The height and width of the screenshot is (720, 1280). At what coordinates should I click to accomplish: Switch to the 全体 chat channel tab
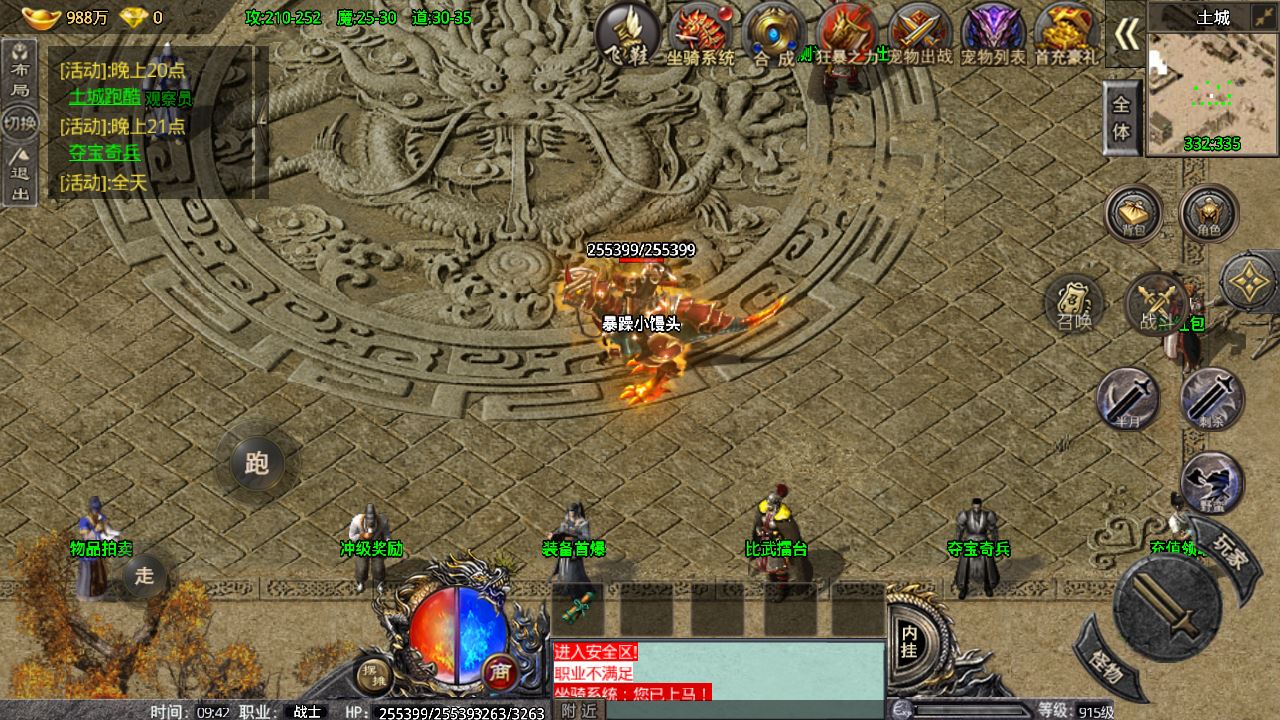1122,116
